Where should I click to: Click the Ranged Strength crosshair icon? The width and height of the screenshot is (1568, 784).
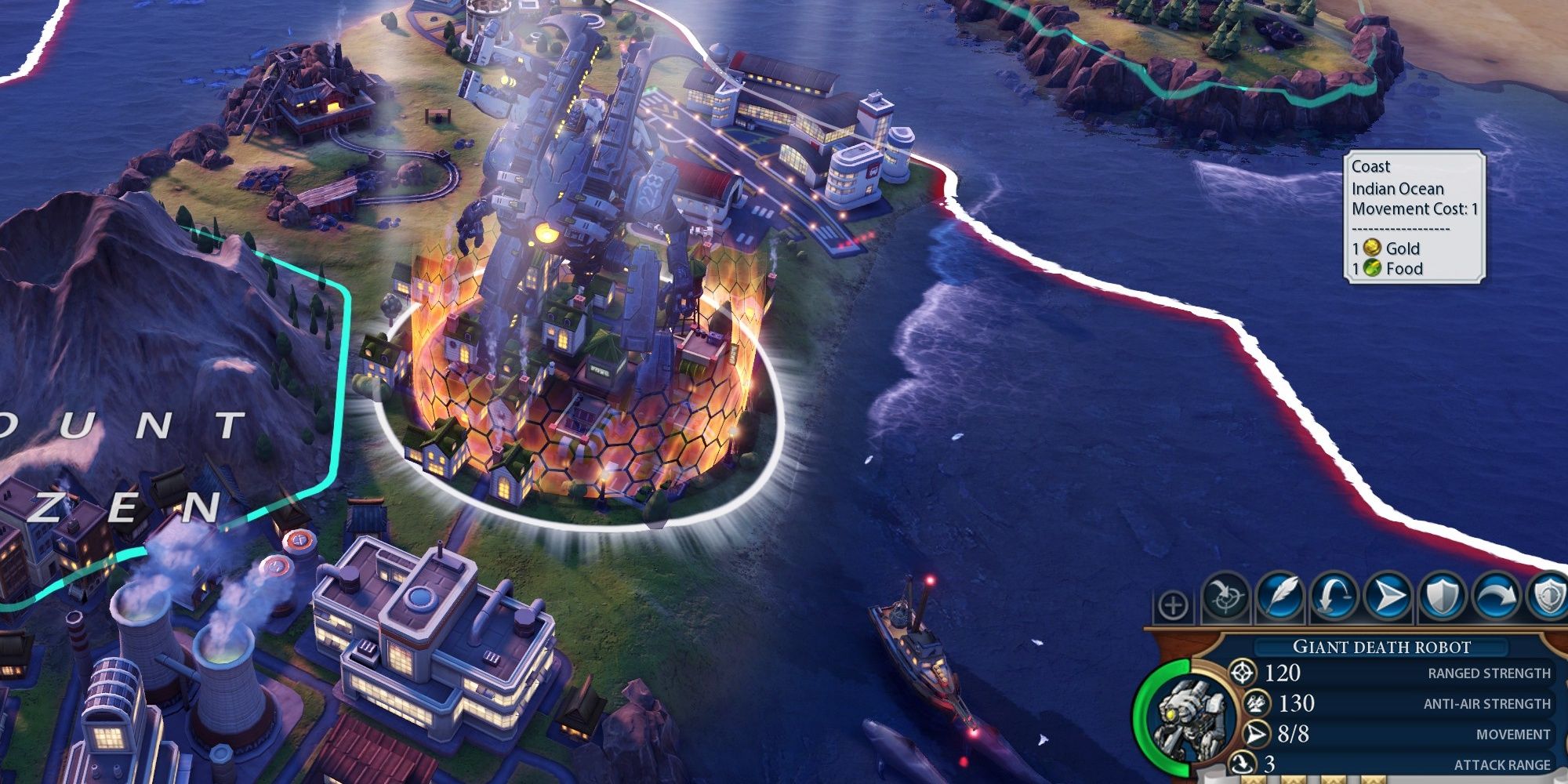click(1243, 673)
